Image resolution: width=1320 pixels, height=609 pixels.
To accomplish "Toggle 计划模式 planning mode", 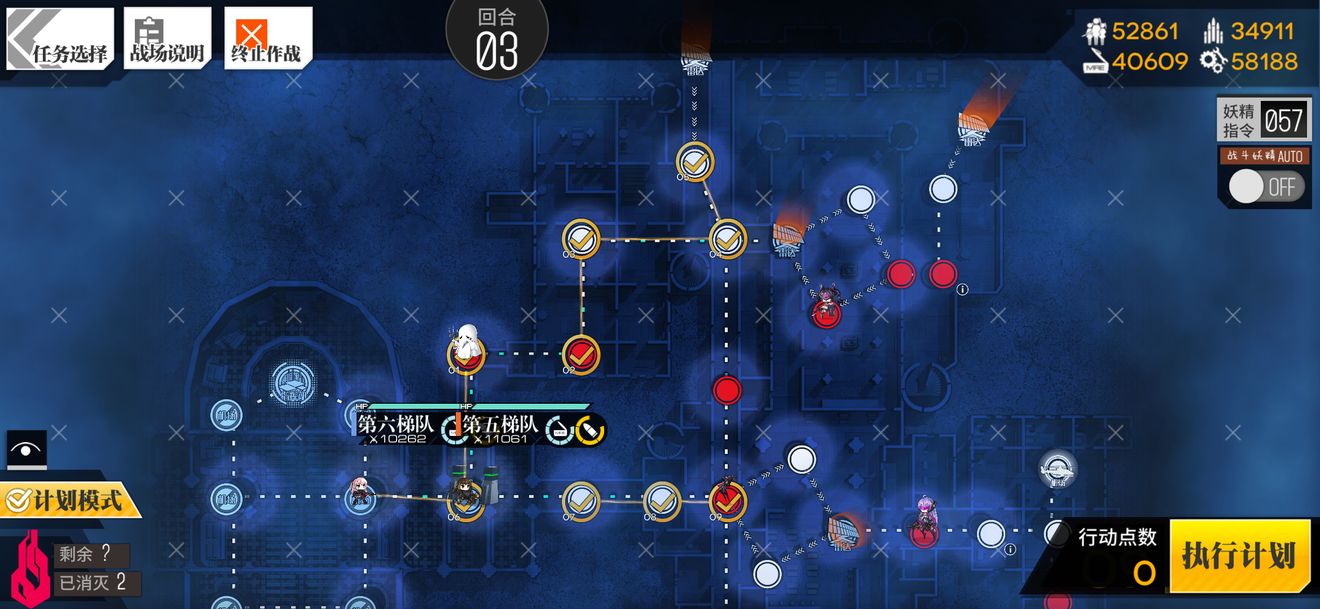I will (68, 500).
